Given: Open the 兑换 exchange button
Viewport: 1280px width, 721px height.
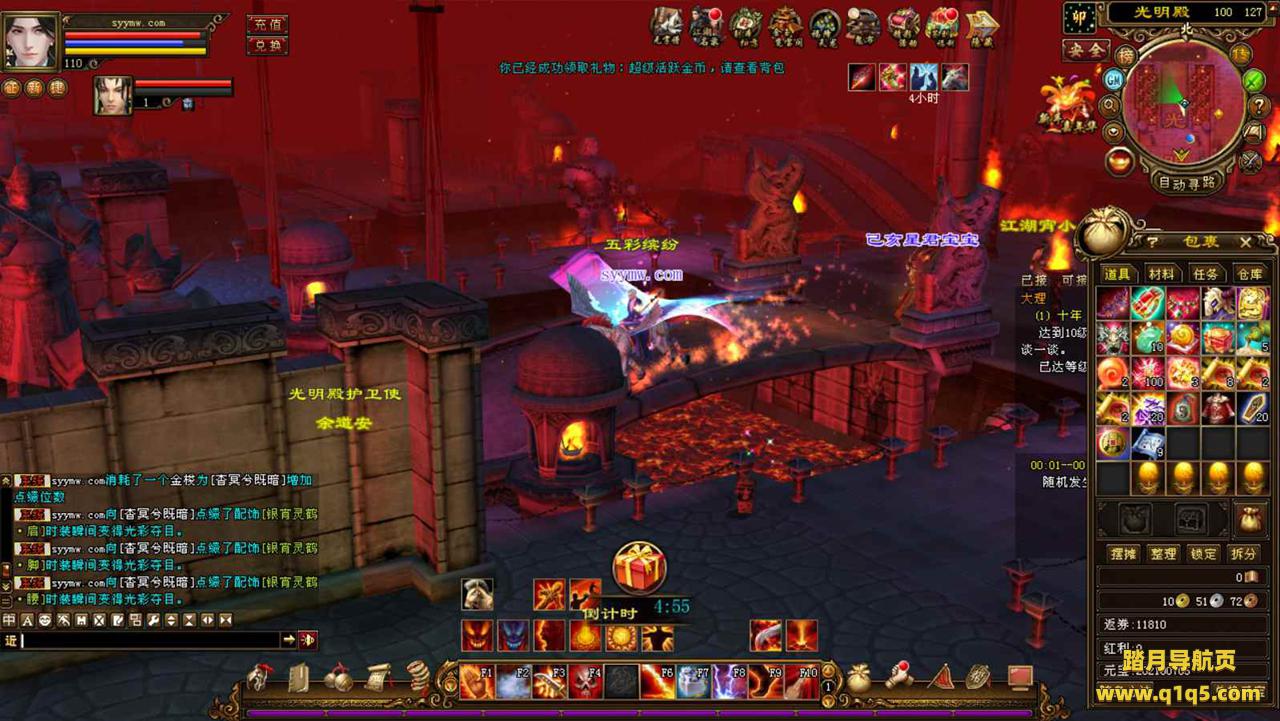Looking at the screenshot, I should (267, 46).
